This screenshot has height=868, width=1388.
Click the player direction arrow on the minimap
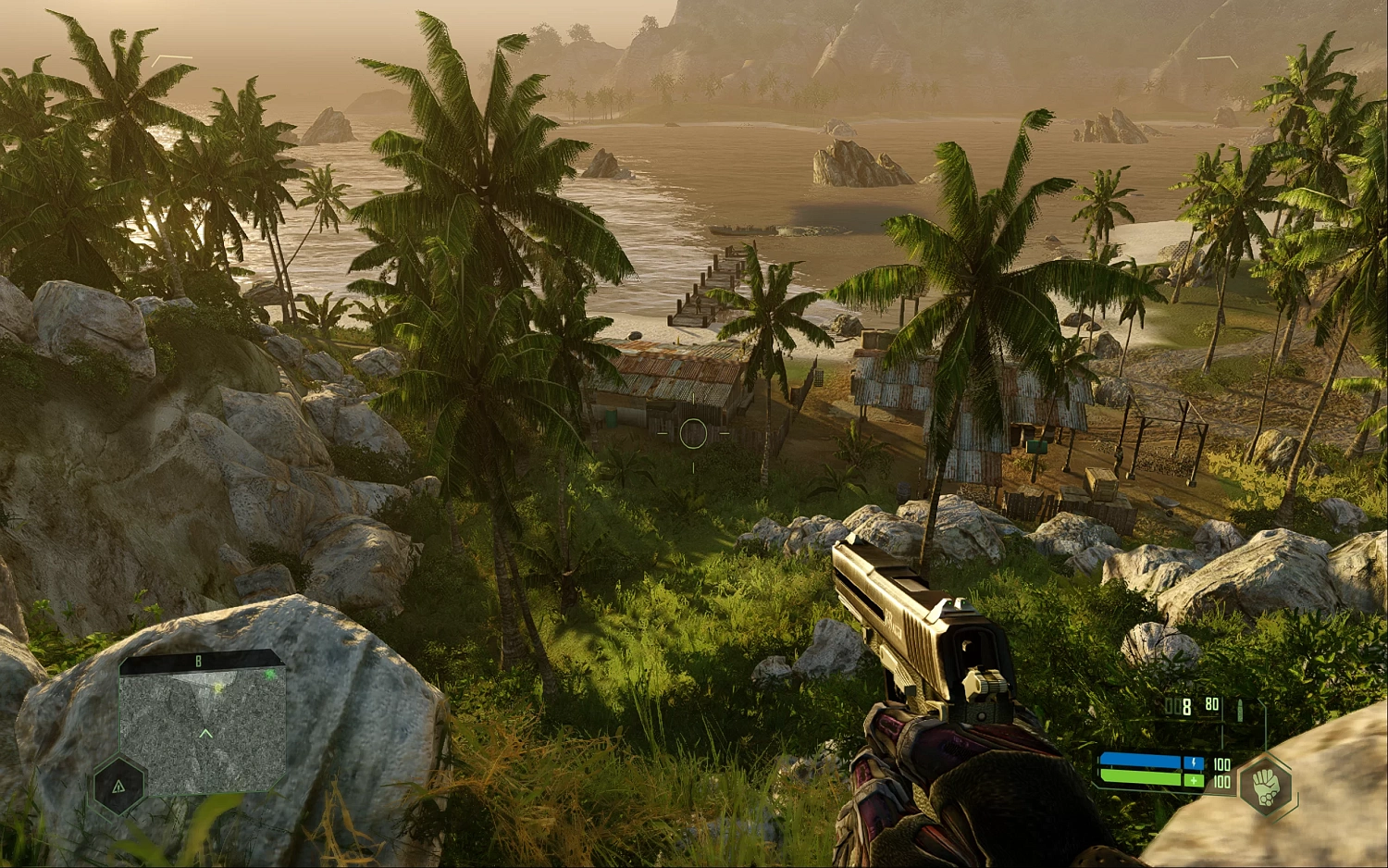[206, 732]
